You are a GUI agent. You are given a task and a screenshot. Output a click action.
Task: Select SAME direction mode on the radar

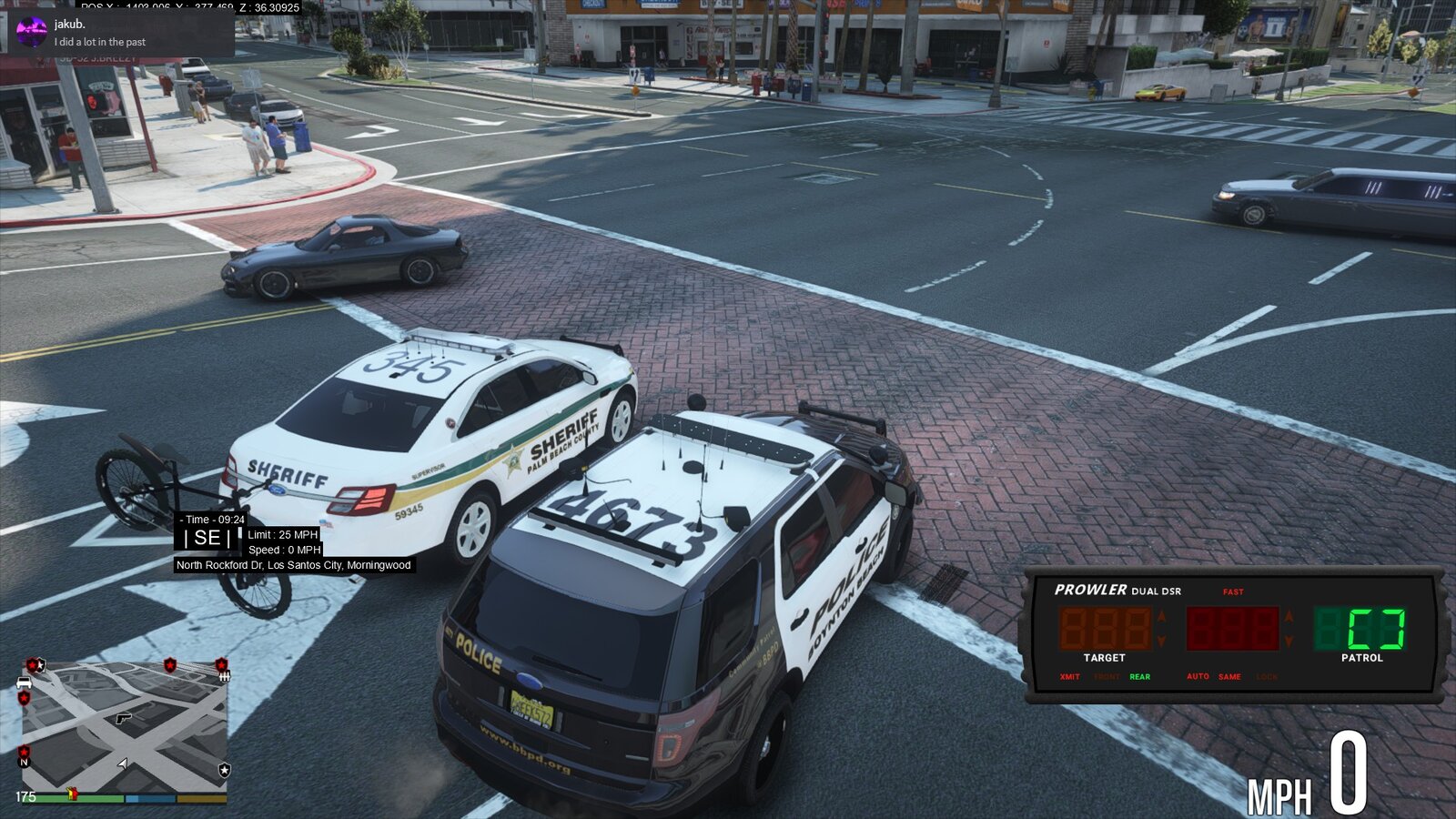tap(1229, 677)
